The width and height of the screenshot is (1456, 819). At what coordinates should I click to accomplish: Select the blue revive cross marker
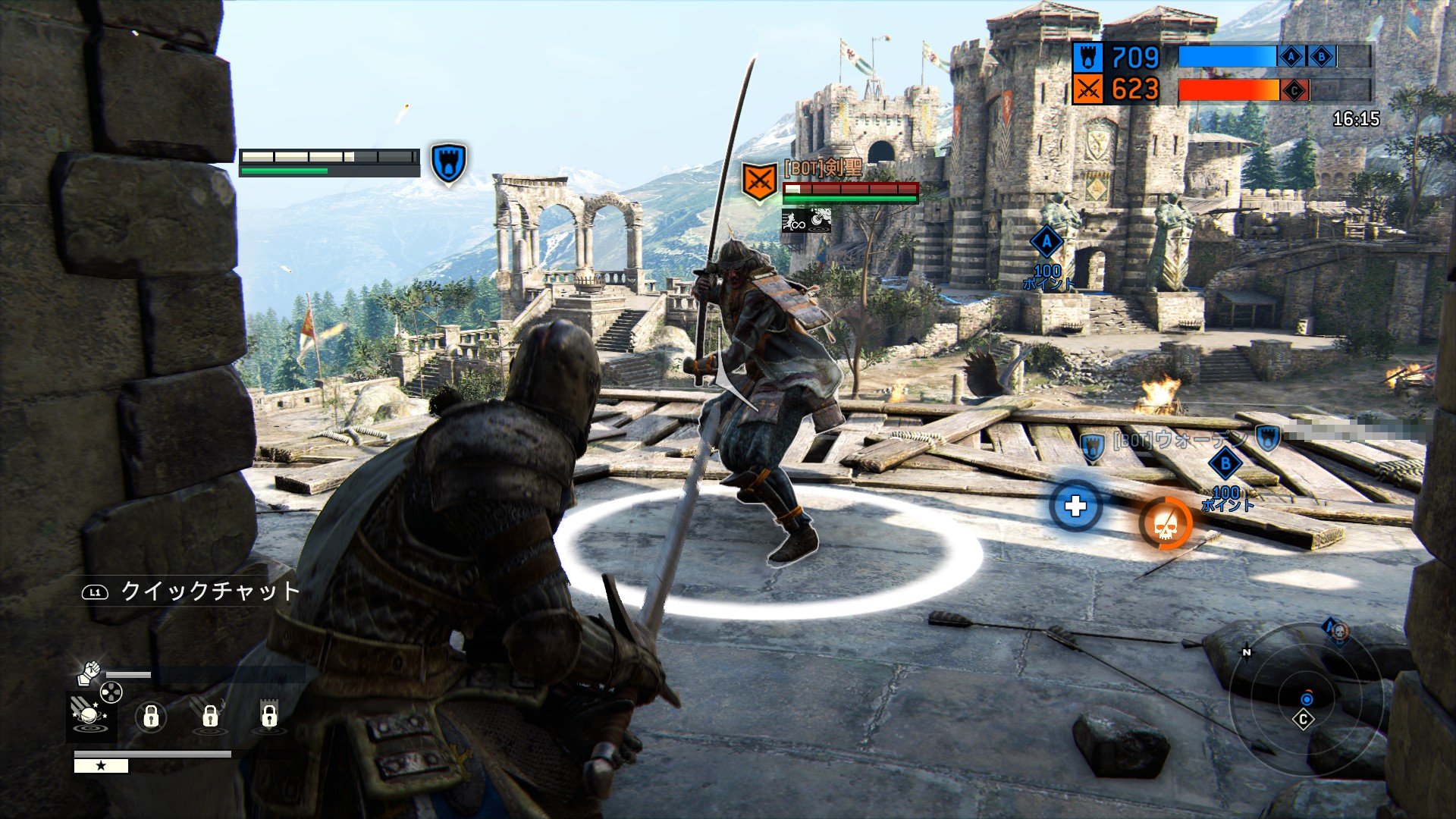tap(1075, 506)
